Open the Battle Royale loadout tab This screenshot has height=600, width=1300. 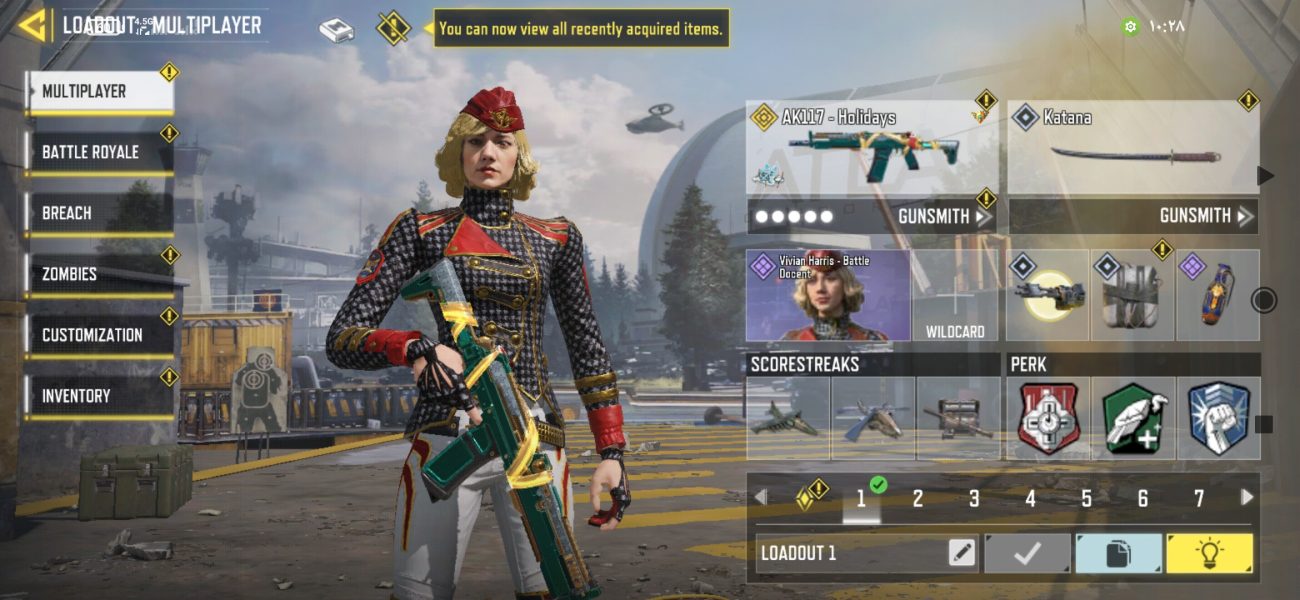(x=99, y=153)
